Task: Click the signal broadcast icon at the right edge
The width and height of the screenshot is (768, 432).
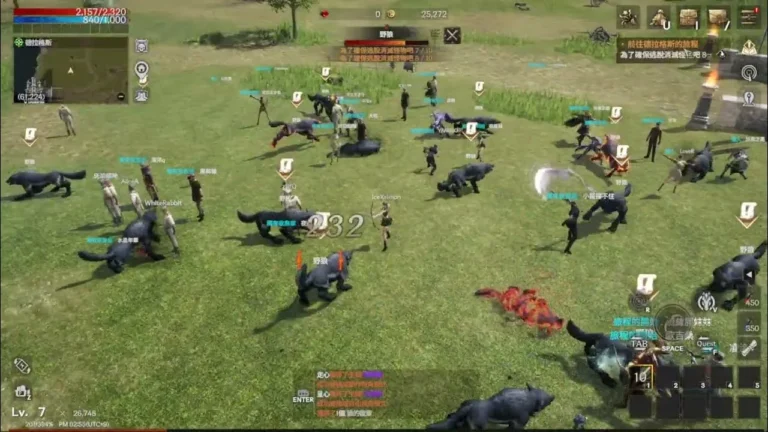Action: coord(749,72)
